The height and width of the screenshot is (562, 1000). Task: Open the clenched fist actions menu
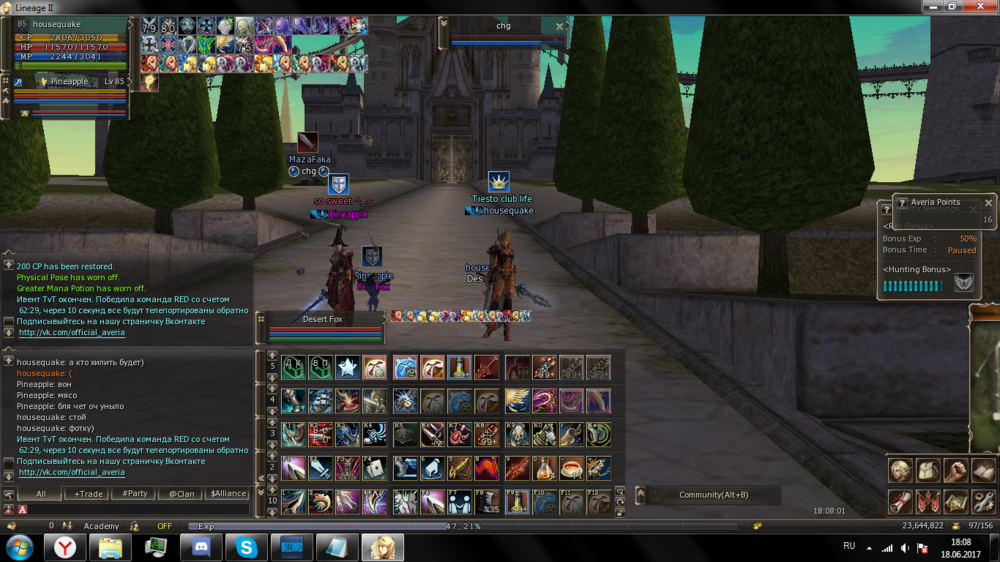pos(956,470)
